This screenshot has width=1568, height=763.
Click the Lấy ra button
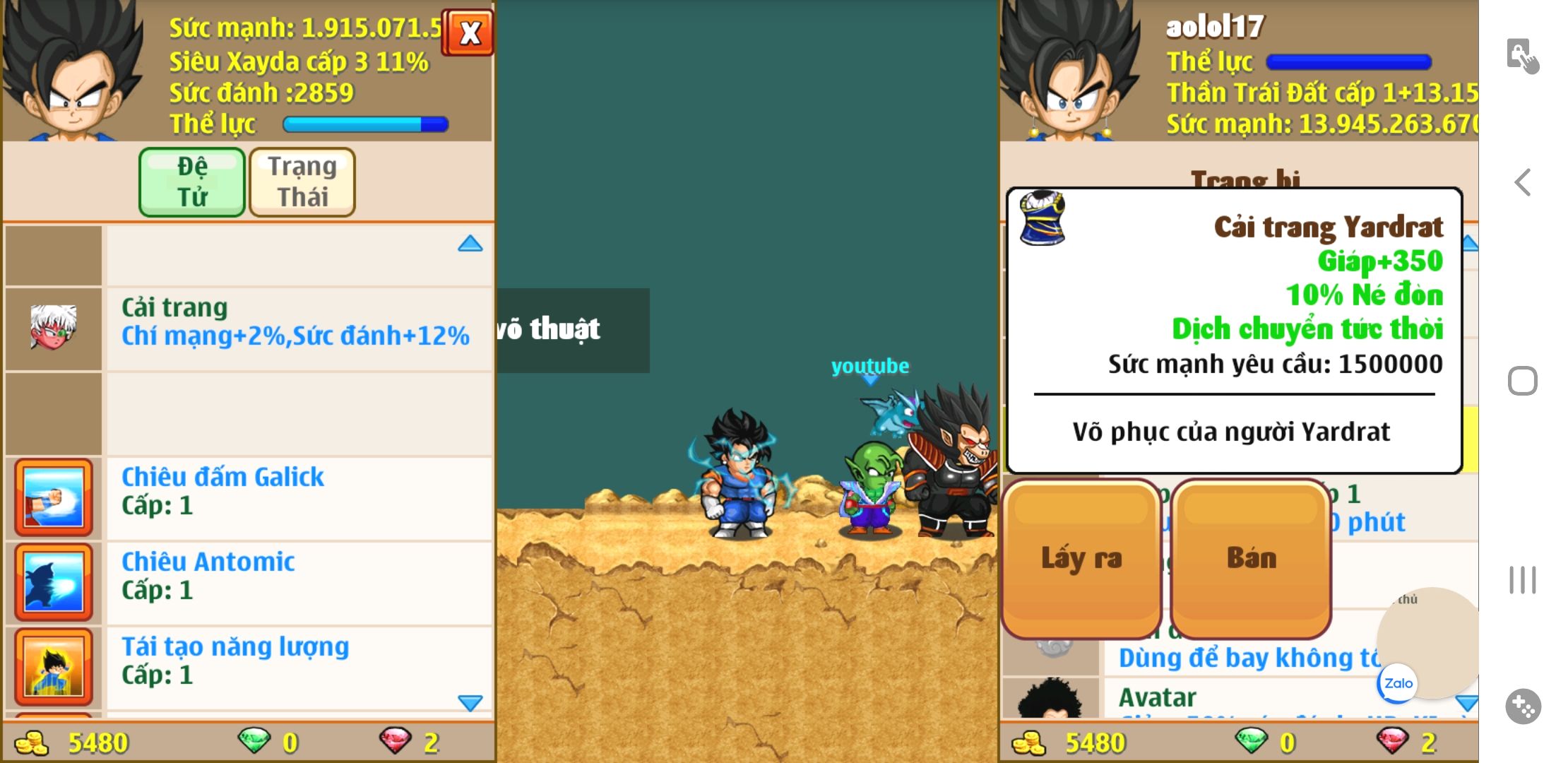pos(1081,559)
